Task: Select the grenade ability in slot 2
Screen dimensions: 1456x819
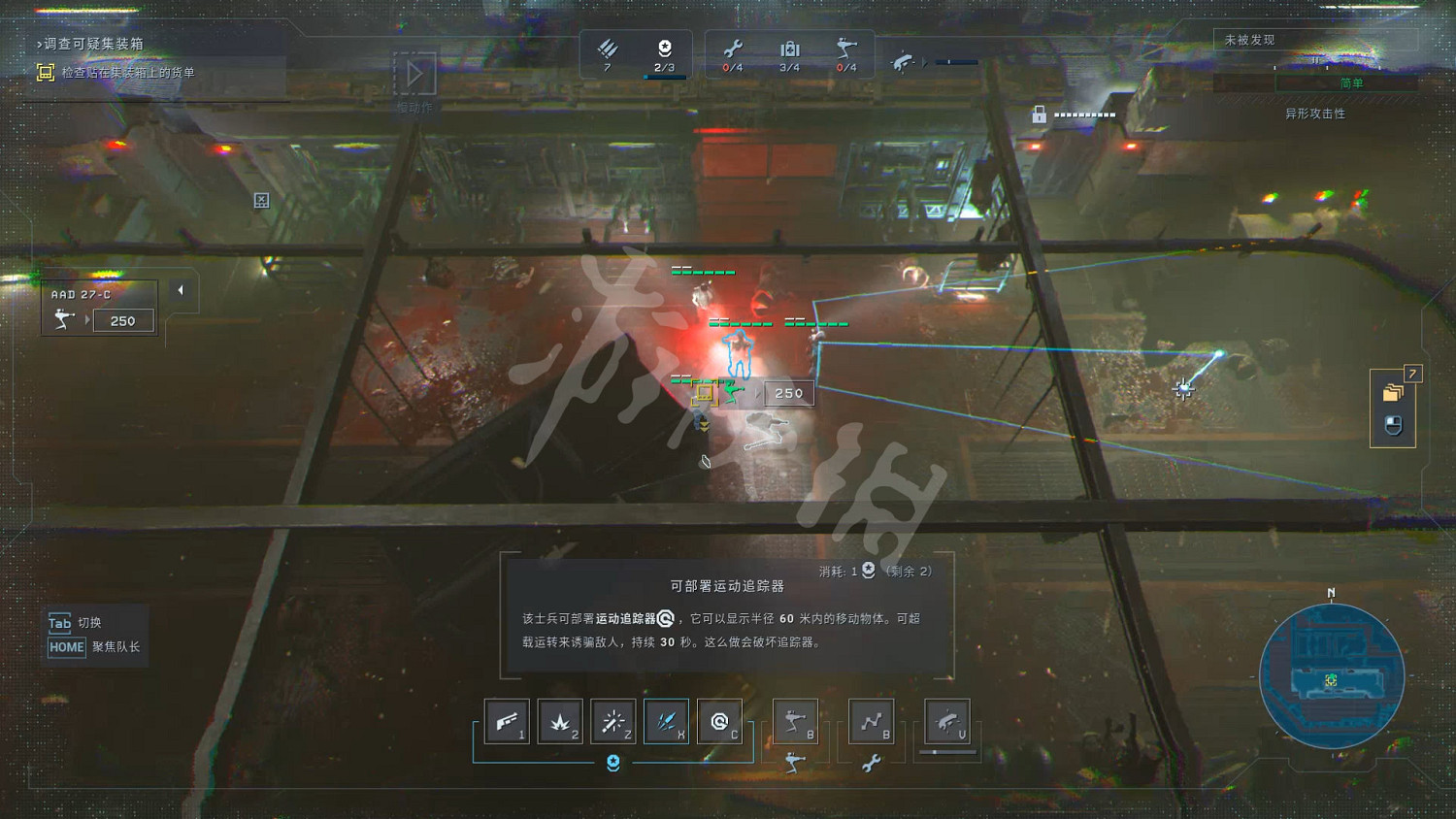Action: [560, 721]
